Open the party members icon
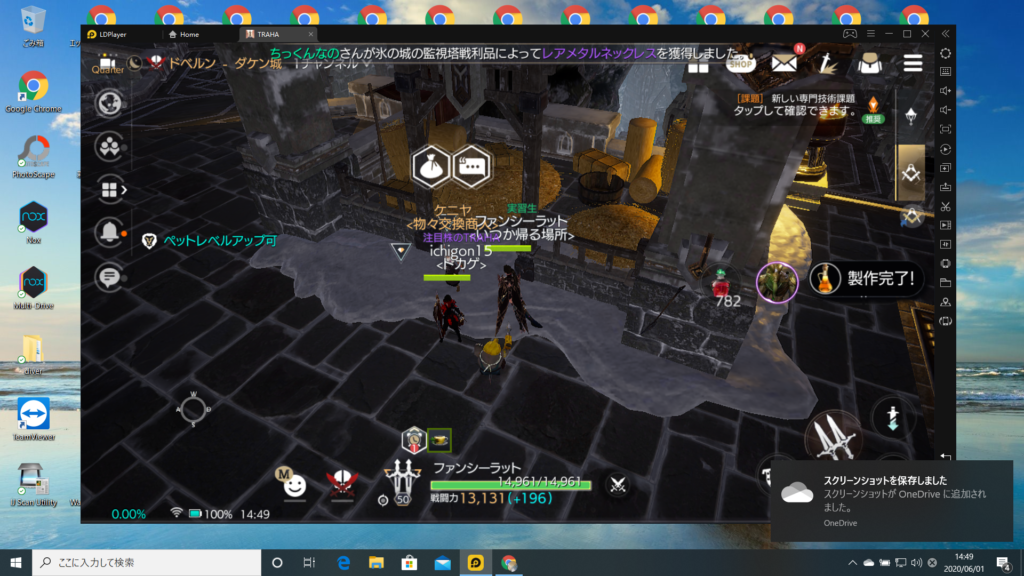This screenshot has height=576, width=1024. point(109,146)
